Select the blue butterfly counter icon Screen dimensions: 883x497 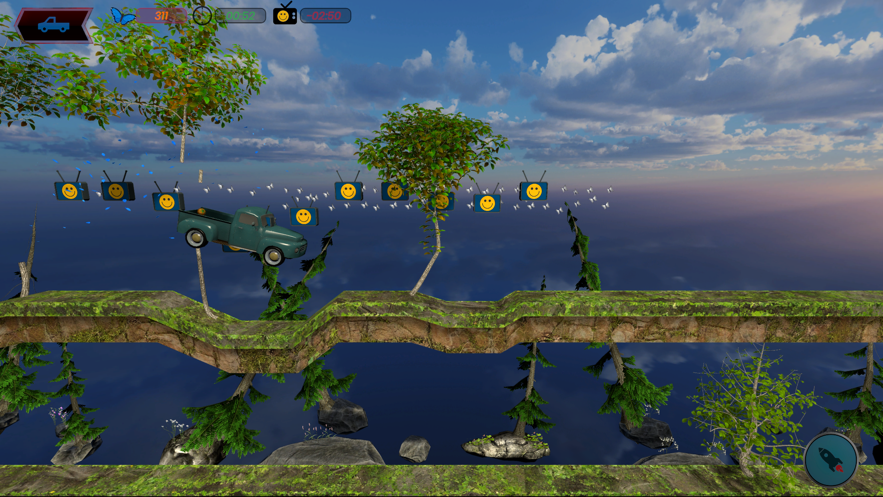click(123, 16)
